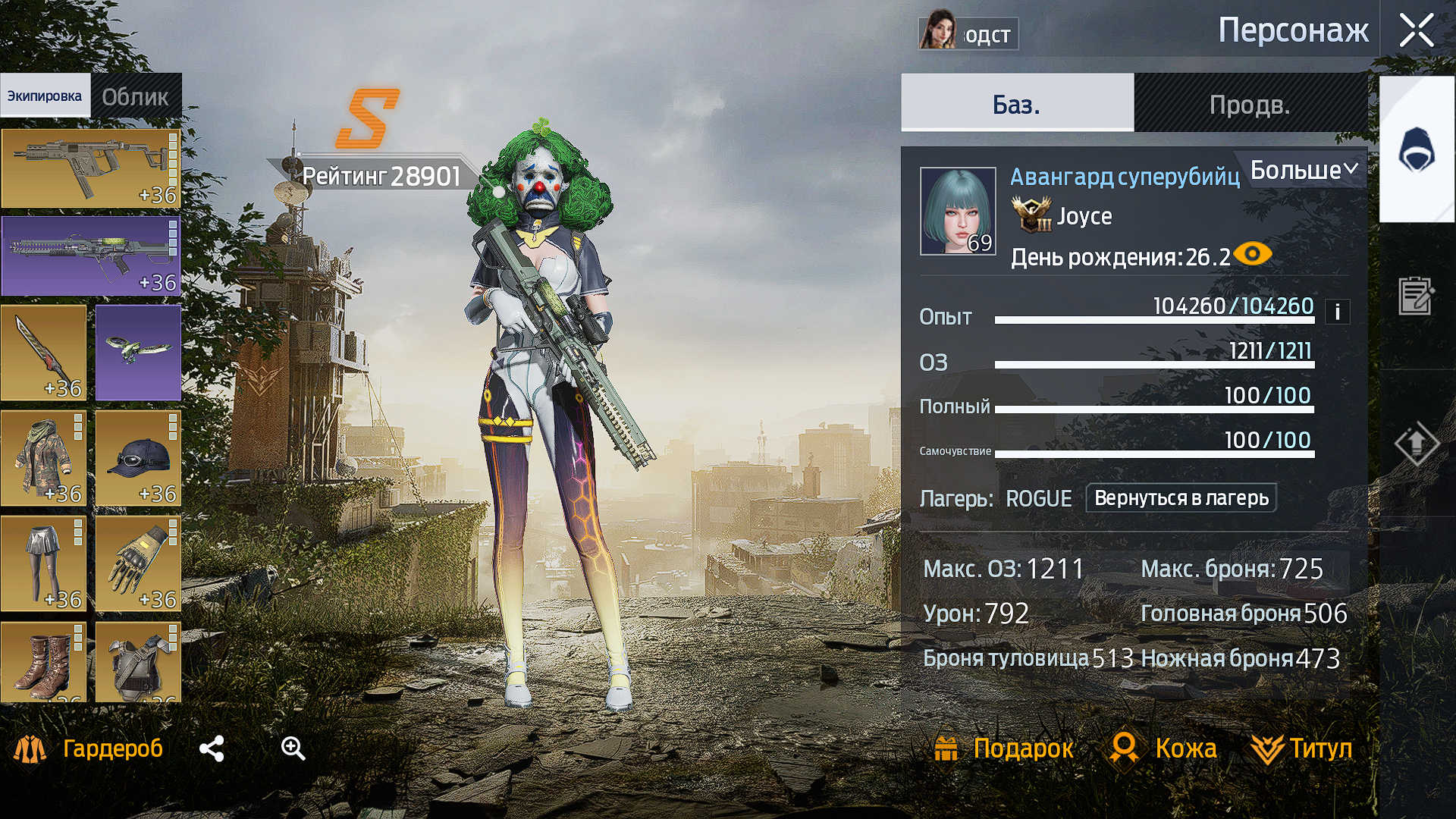Toggle birthday visibility eye icon

point(1253,254)
